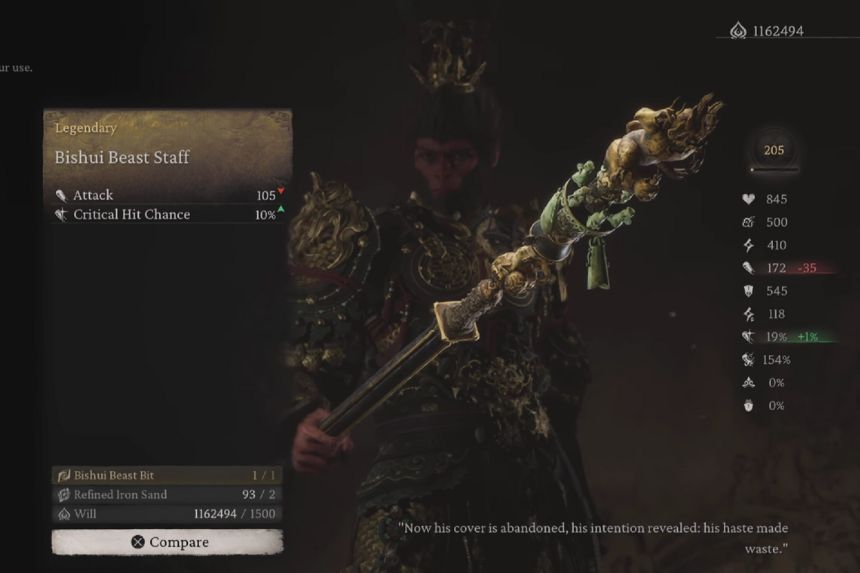This screenshot has height=573, width=860.
Task: Select the Bishui Beast Staff title card
Action: [x=167, y=145]
